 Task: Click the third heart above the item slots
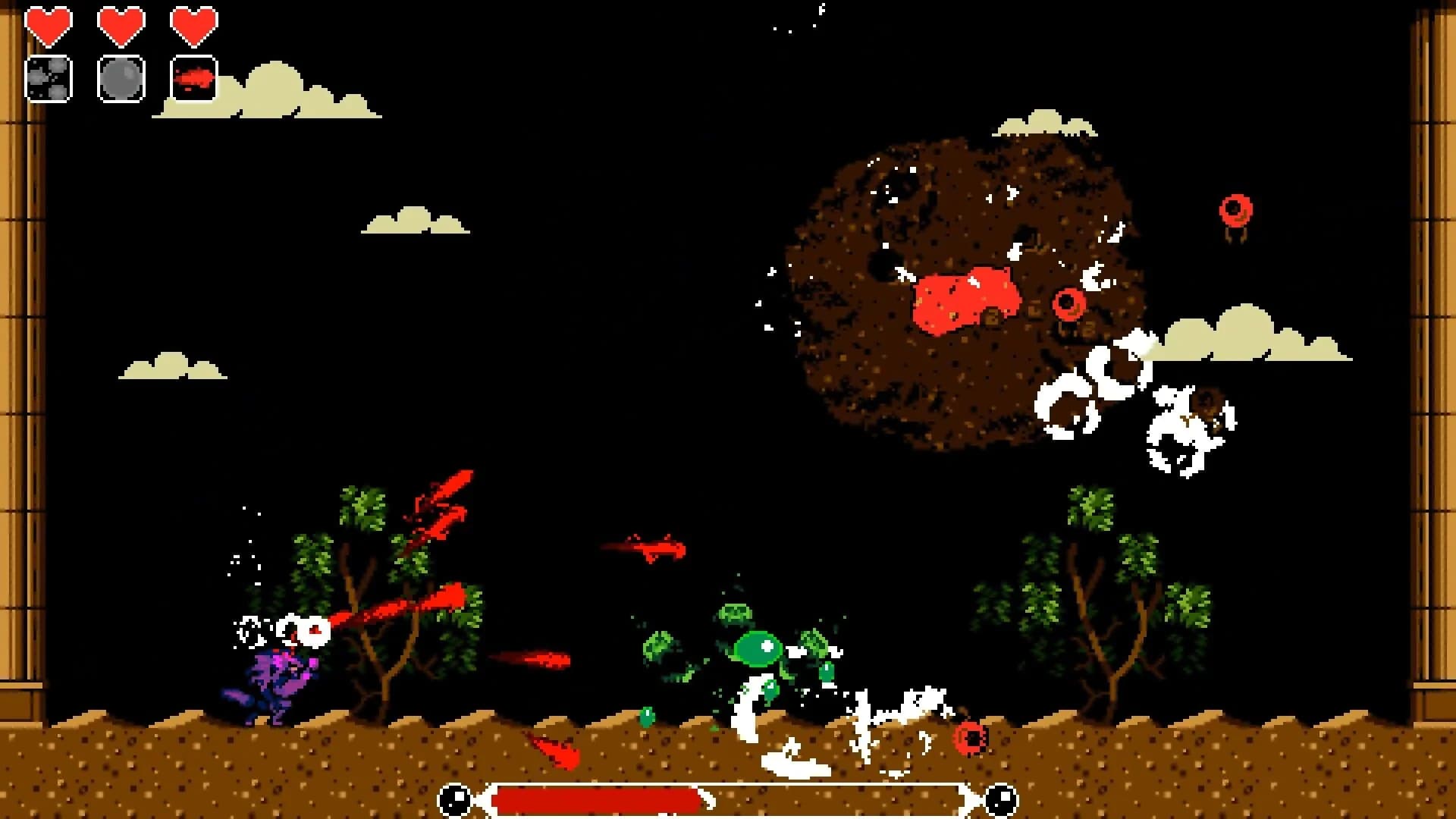coord(194,23)
